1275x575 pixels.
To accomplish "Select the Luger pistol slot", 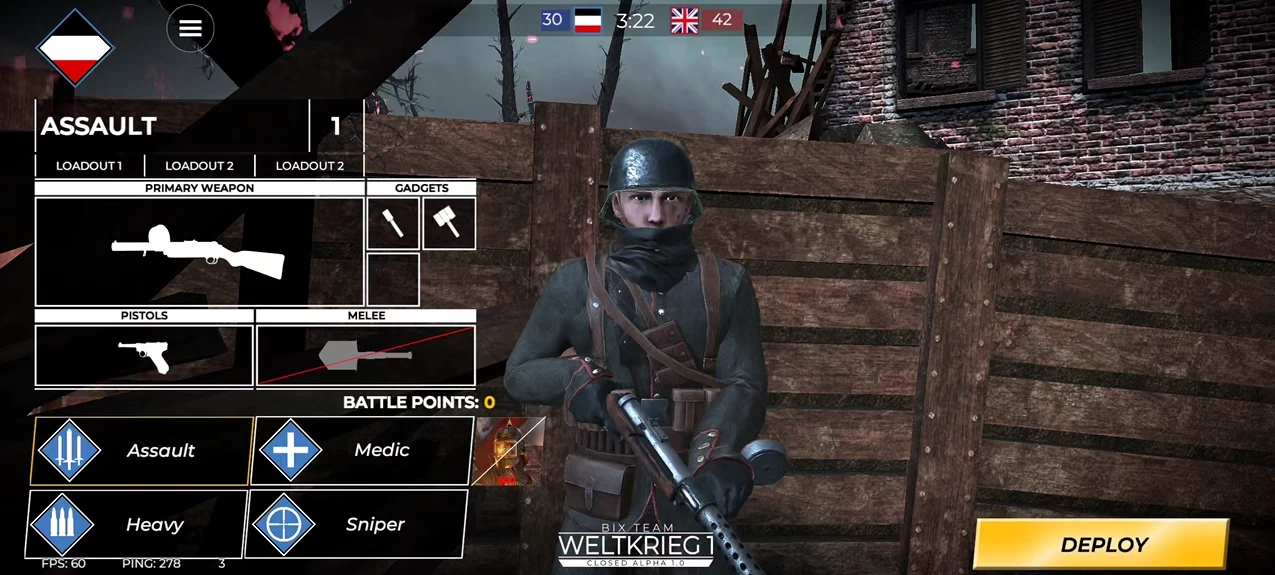I will (x=144, y=355).
